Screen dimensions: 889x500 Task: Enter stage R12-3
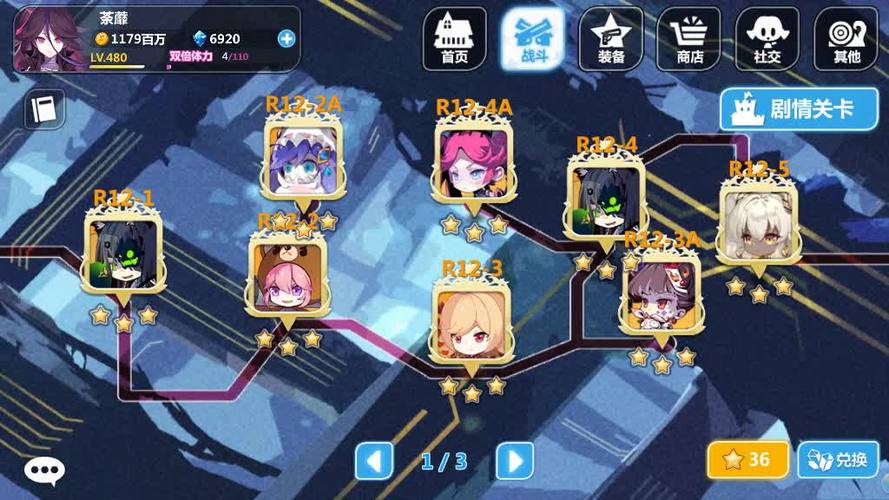point(471,324)
